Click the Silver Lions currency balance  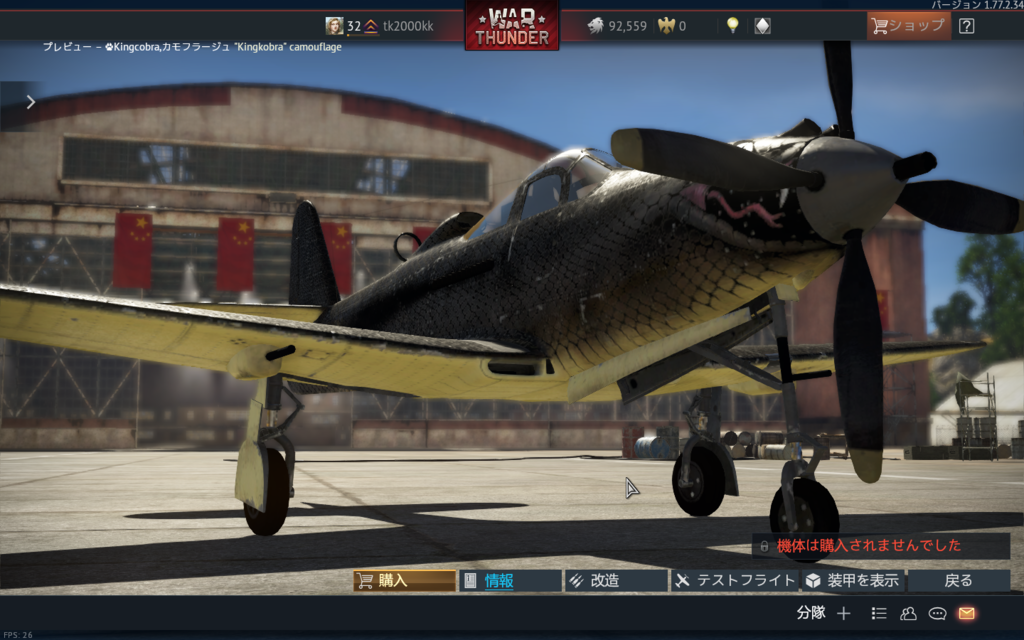[x=617, y=26]
